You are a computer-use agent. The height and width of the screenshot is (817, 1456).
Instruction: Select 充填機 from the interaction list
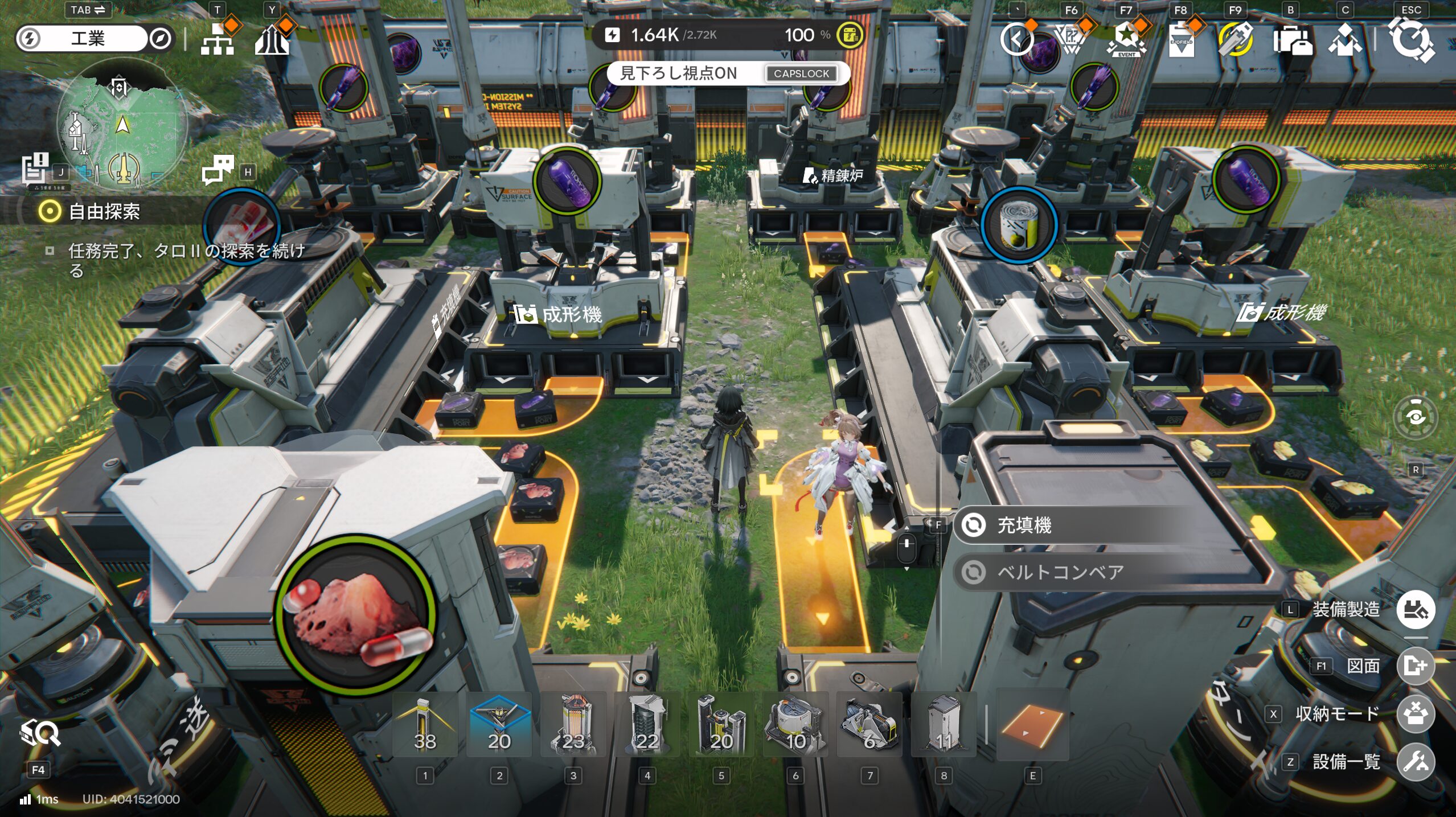click(1025, 525)
